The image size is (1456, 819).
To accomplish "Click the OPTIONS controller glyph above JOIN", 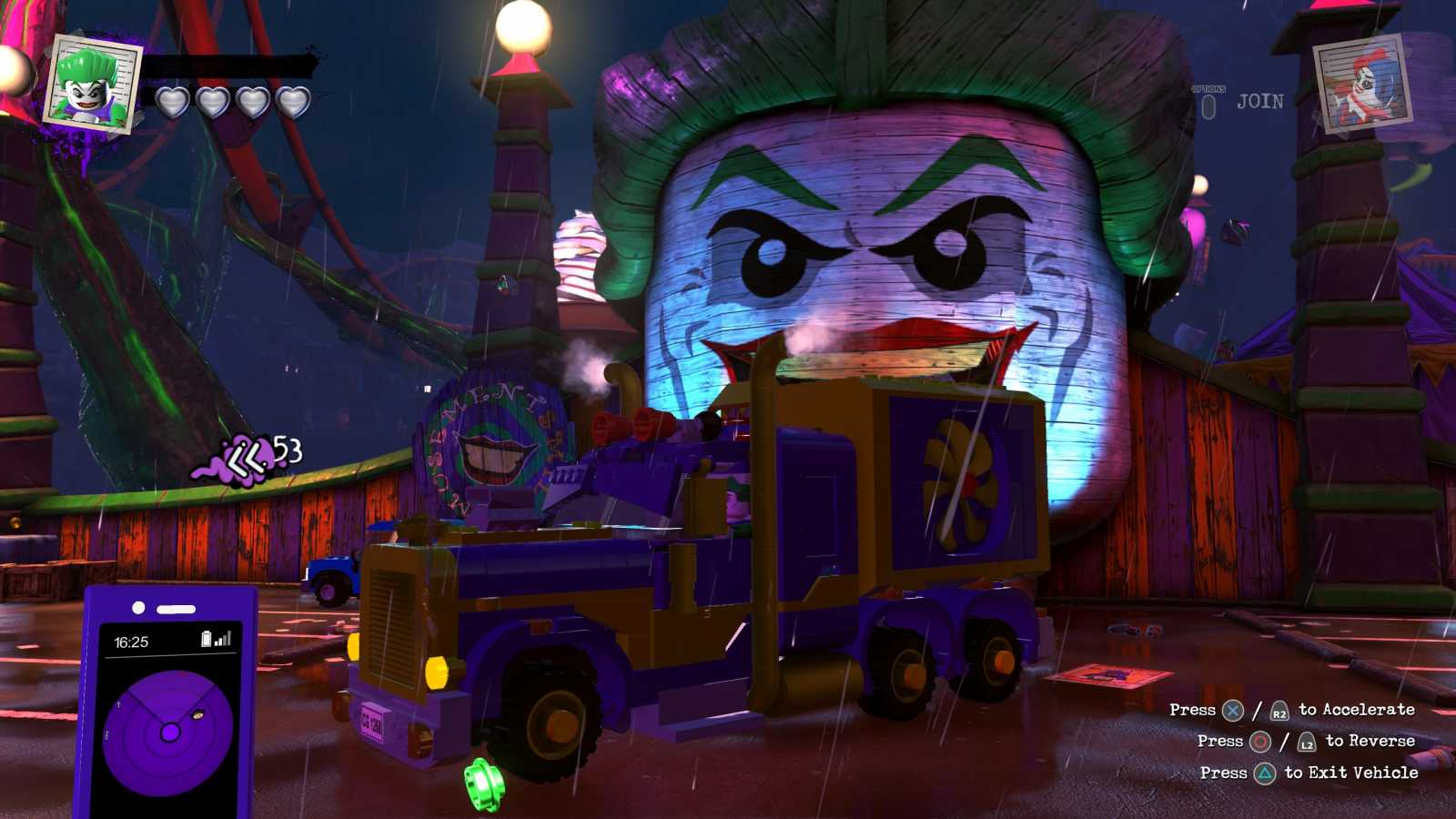I will pyautogui.click(x=1210, y=105).
